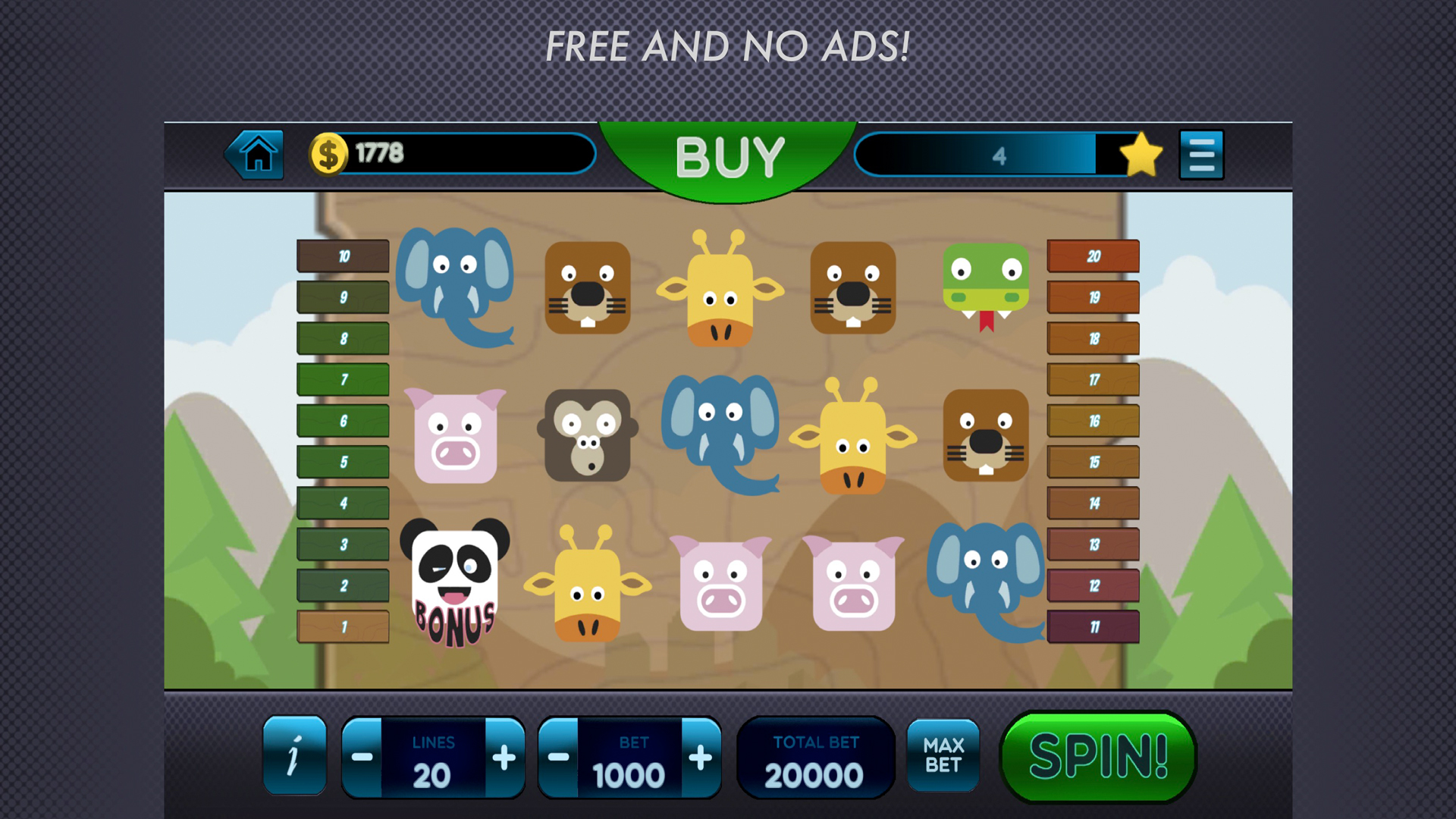Open the info panel with the i icon
Screen dimensions: 1456x819
point(295,756)
